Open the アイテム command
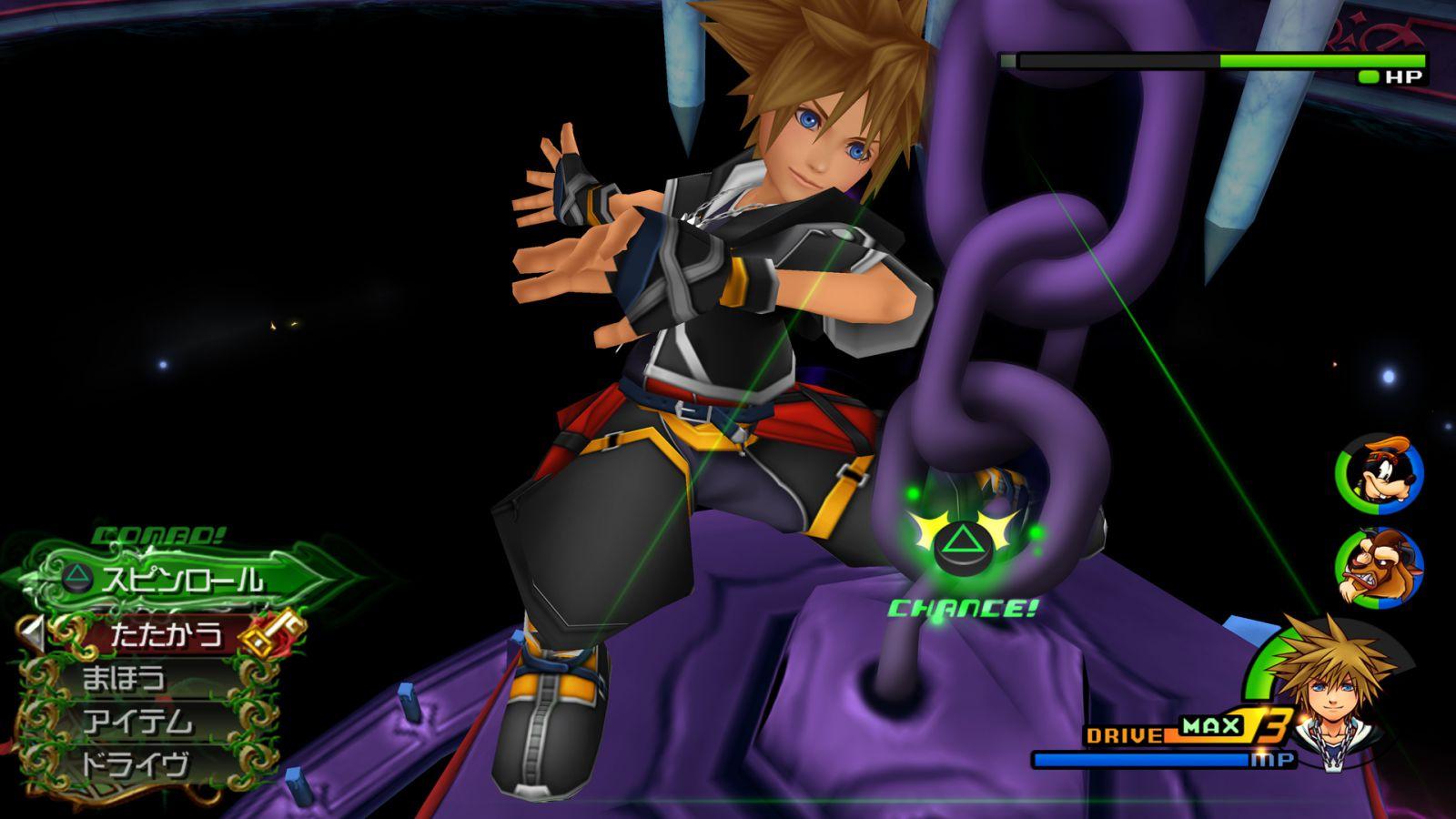The width and height of the screenshot is (1456, 819). click(138, 722)
